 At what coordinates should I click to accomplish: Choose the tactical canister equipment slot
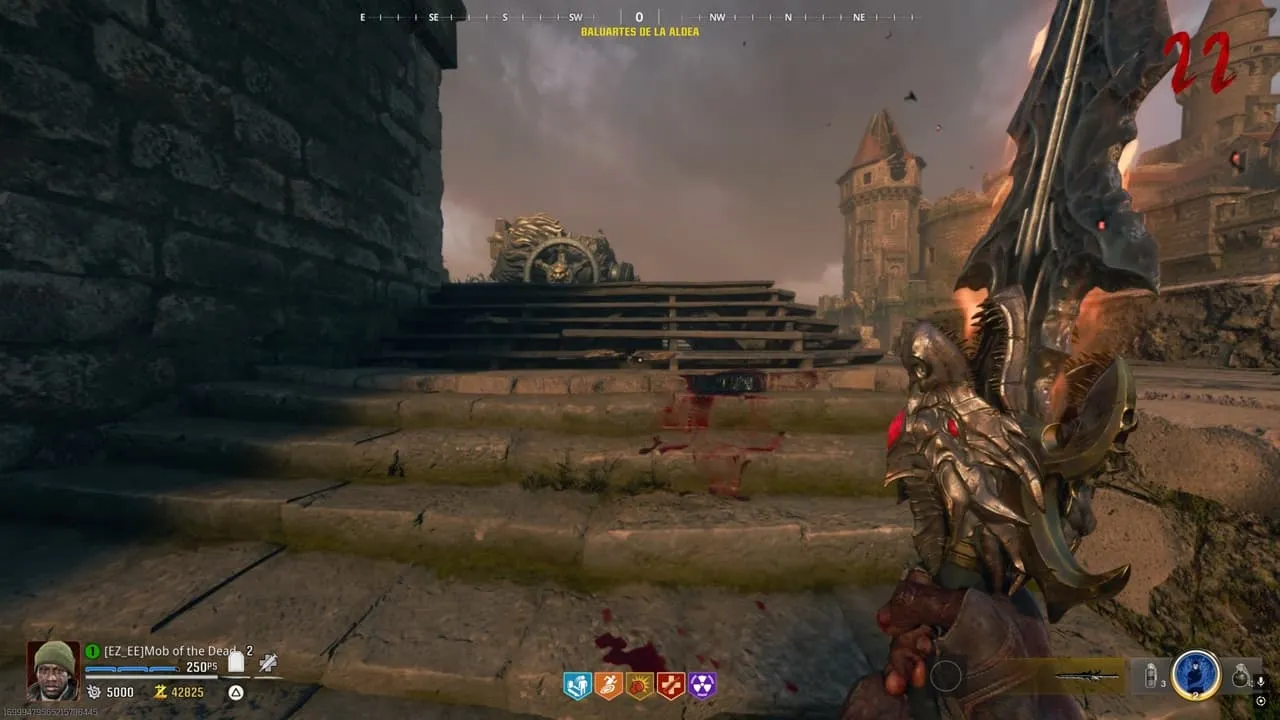coord(1151,676)
